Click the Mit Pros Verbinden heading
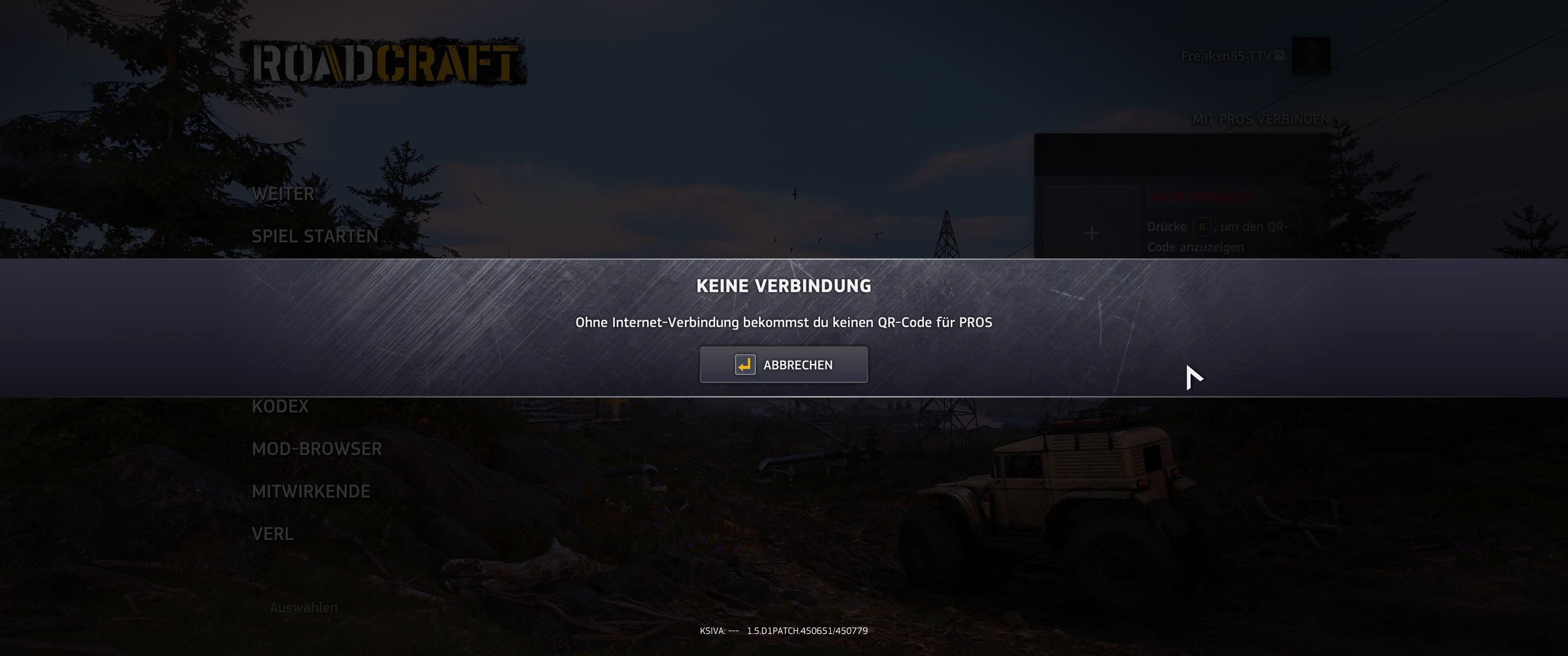The height and width of the screenshot is (656, 1568). [x=1261, y=120]
